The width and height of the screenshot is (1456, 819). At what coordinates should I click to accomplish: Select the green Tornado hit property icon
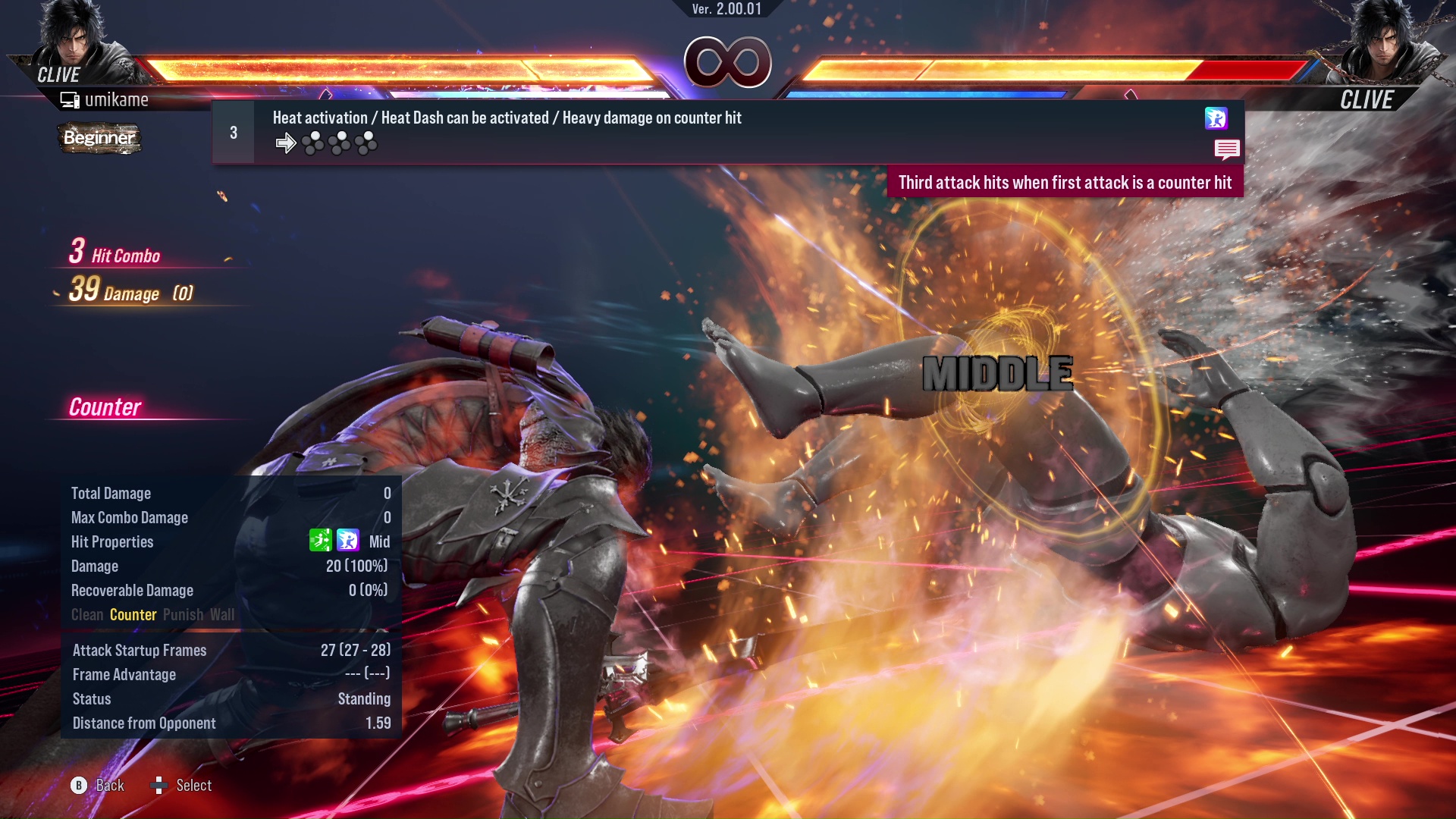[320, 541]
